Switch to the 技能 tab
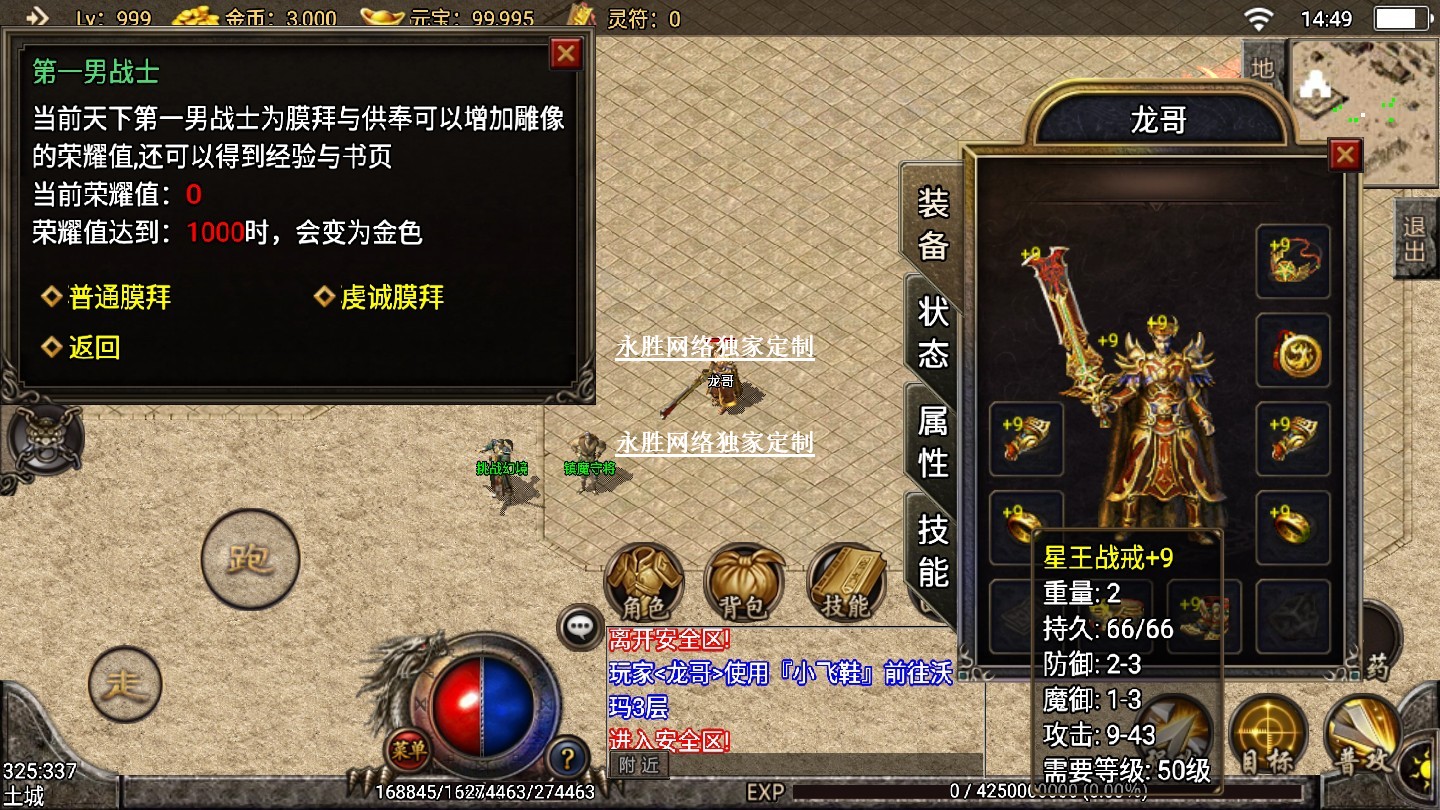This screenshot has height=810, width=1440. 932,550
